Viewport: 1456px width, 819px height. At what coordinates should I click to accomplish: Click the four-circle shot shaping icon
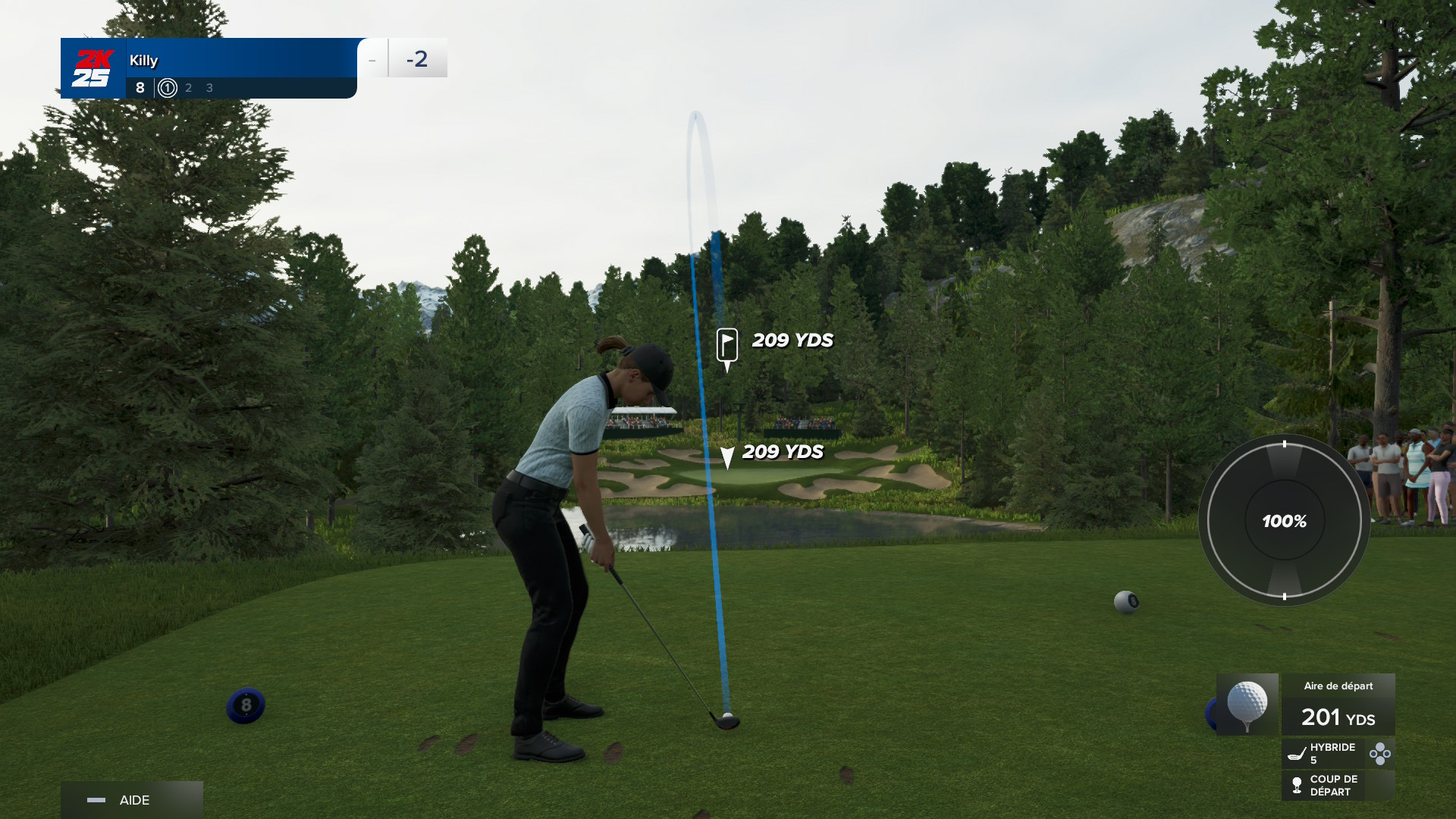coord(1379,753)
